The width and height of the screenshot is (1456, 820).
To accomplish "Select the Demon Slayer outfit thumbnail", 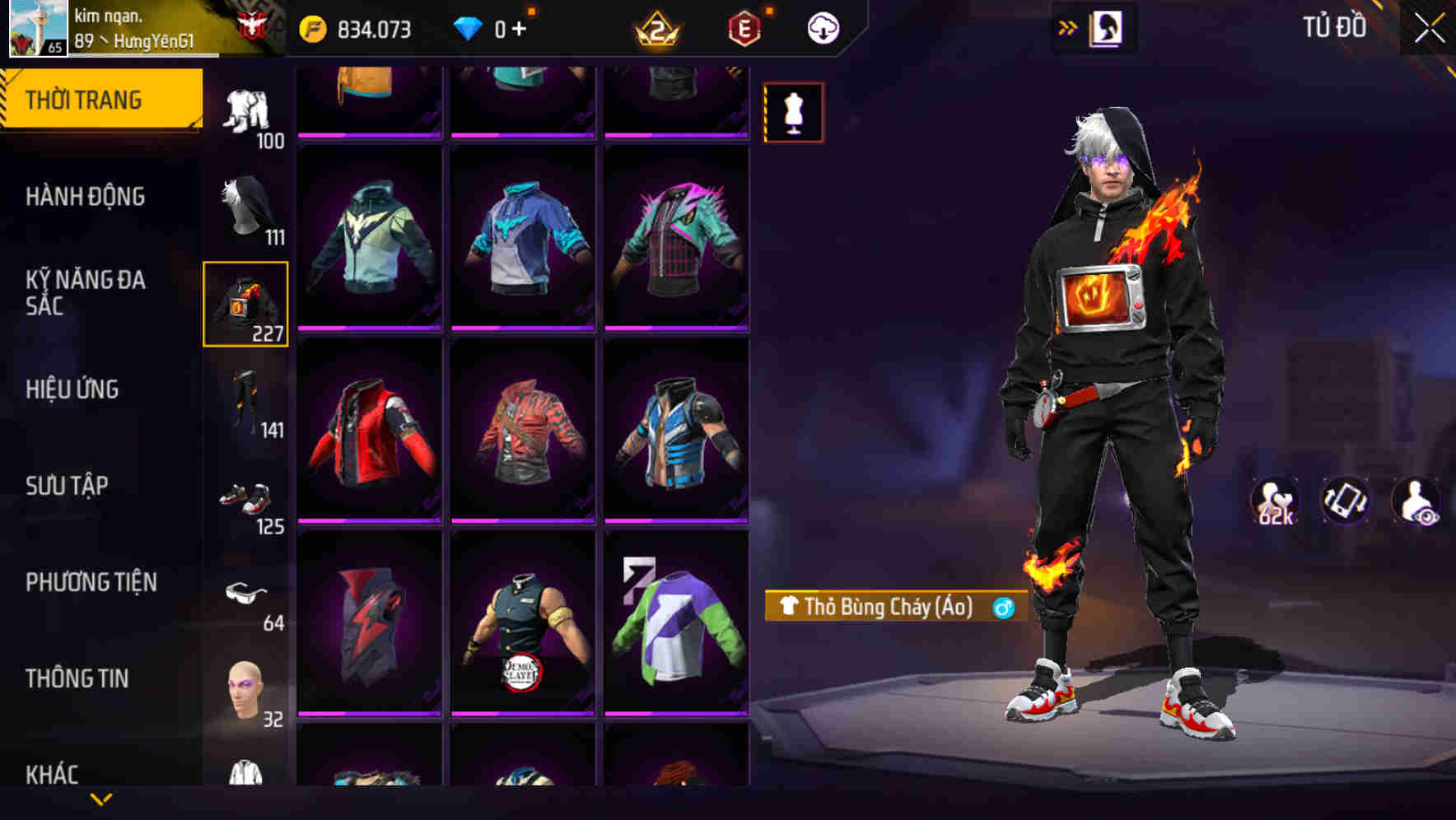I will (x=524, y=634).
